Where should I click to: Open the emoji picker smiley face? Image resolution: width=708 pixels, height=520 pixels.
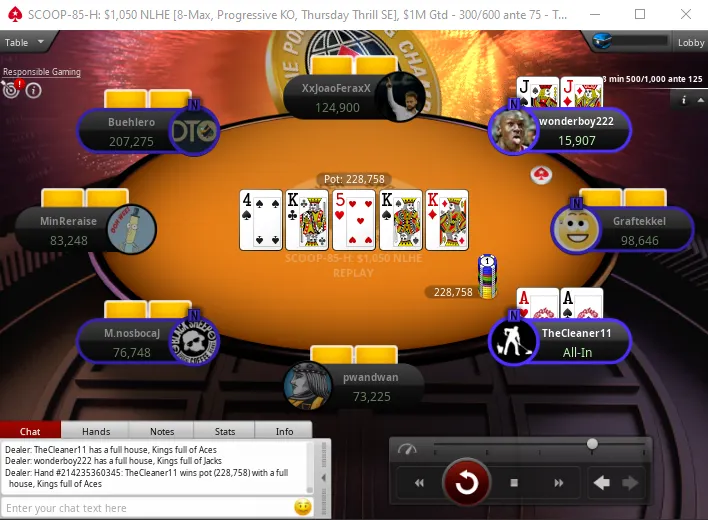point(302,507)
